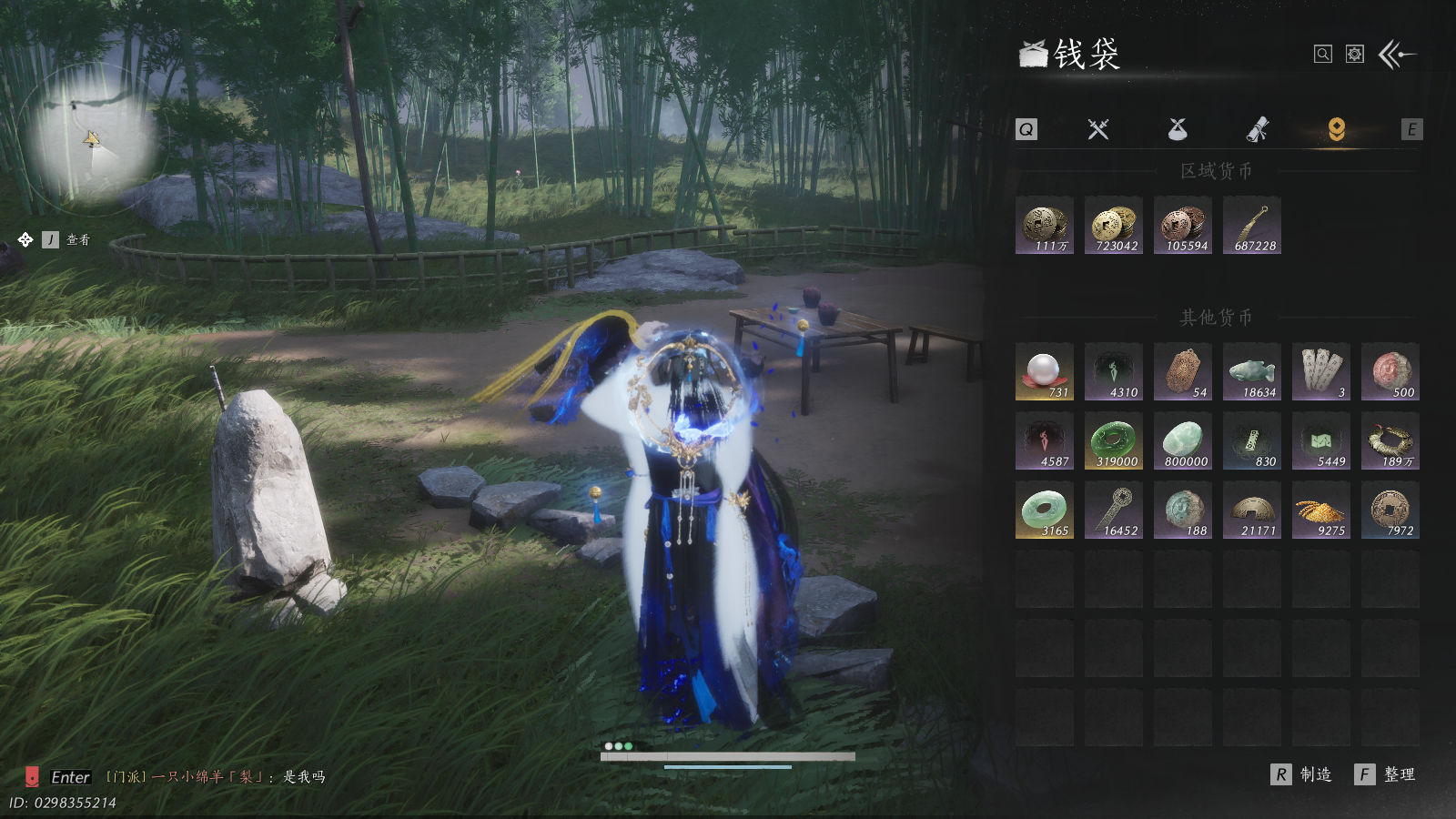The height and width of the screenshot is (819, 1456).
Task: Select the golden grain pile slot
Action: 1321,510
